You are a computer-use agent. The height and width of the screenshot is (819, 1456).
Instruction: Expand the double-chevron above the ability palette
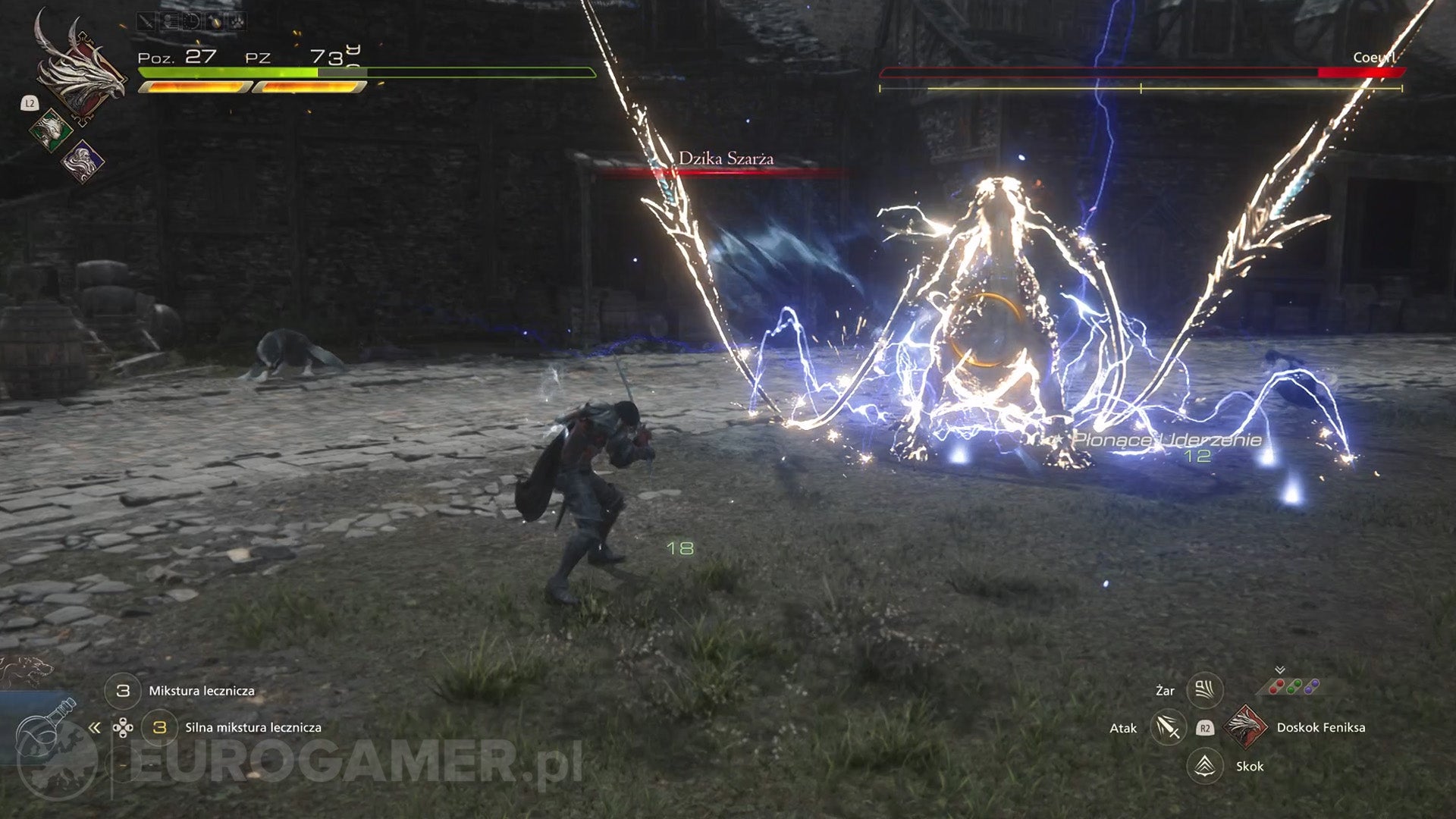(1280, 668)
